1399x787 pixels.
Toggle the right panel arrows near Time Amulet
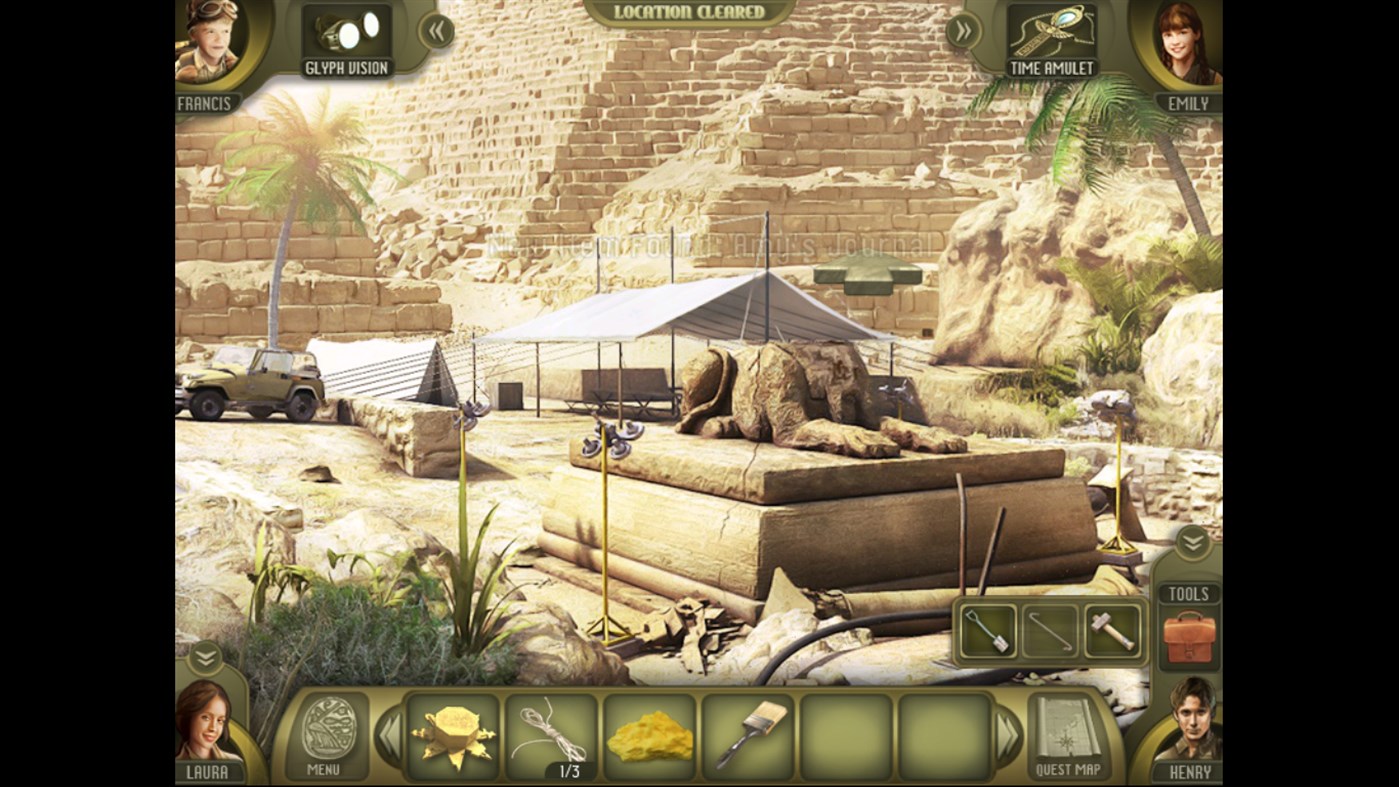[962, 31]
